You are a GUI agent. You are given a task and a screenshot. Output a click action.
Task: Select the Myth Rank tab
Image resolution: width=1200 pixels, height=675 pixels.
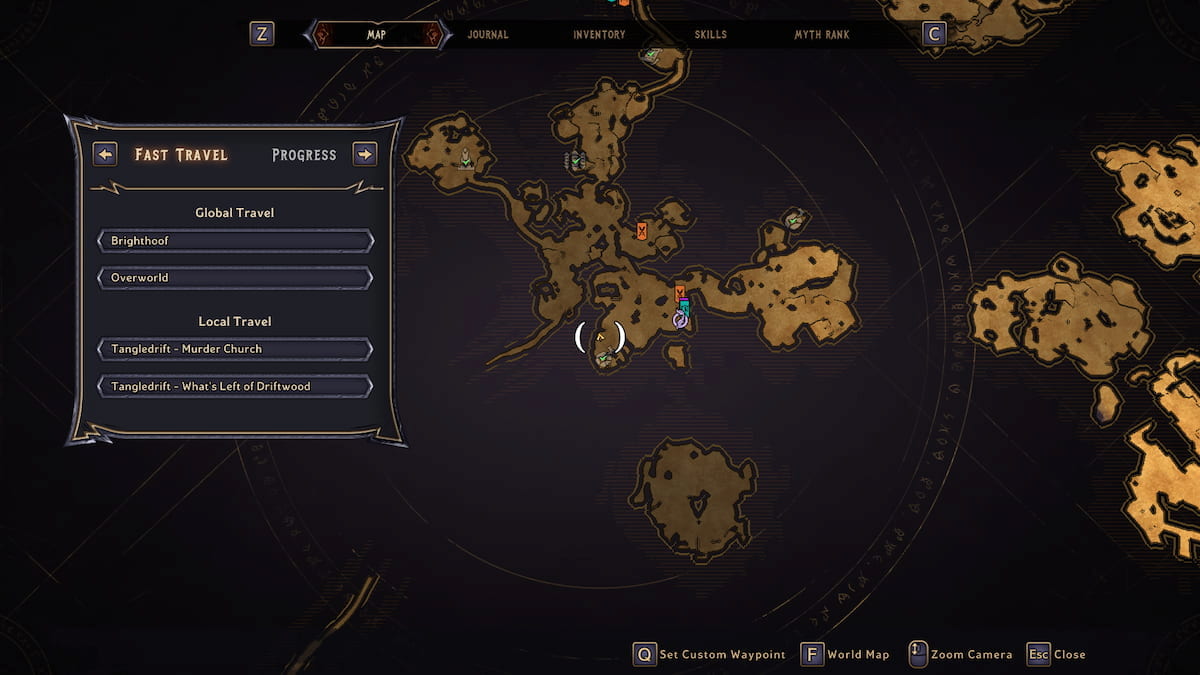822,35
